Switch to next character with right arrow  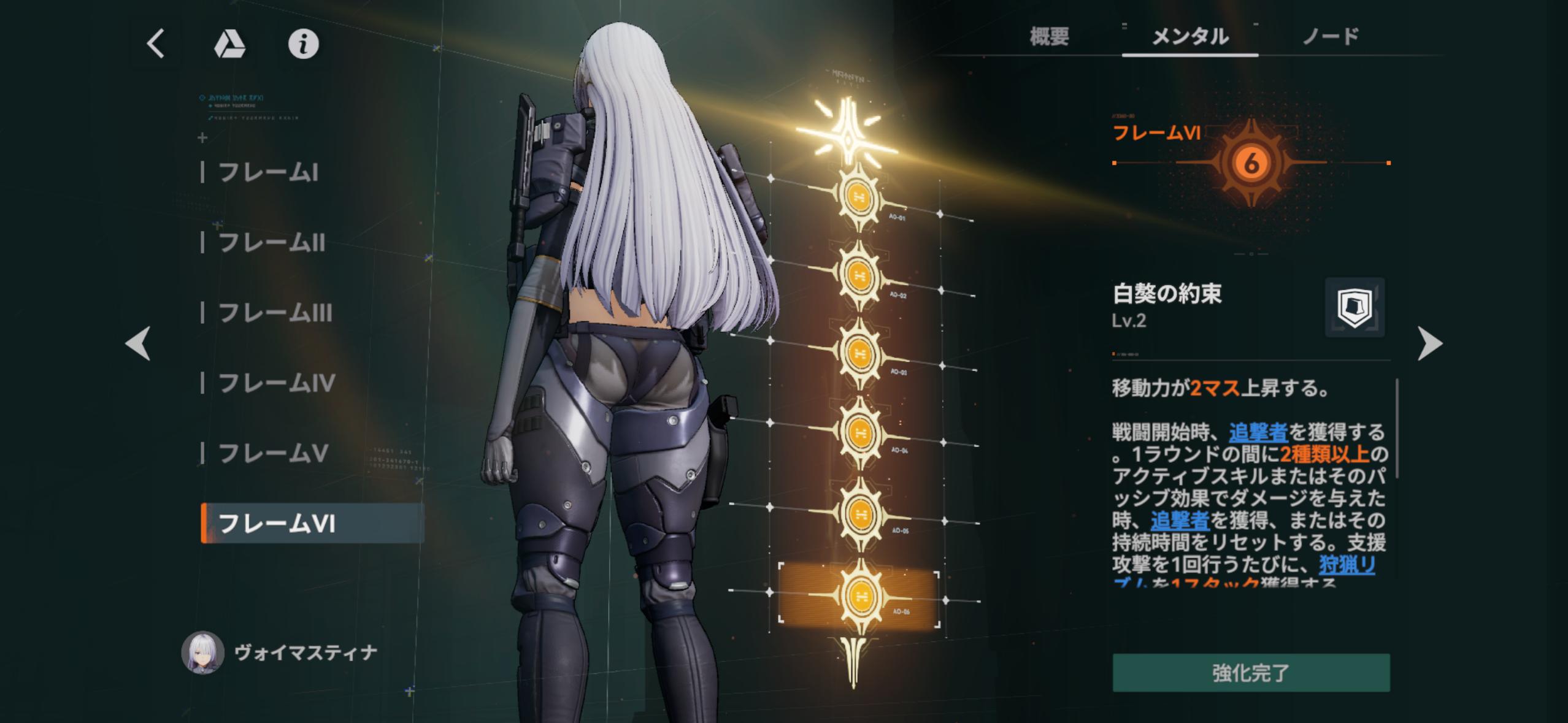[1430, 344]
